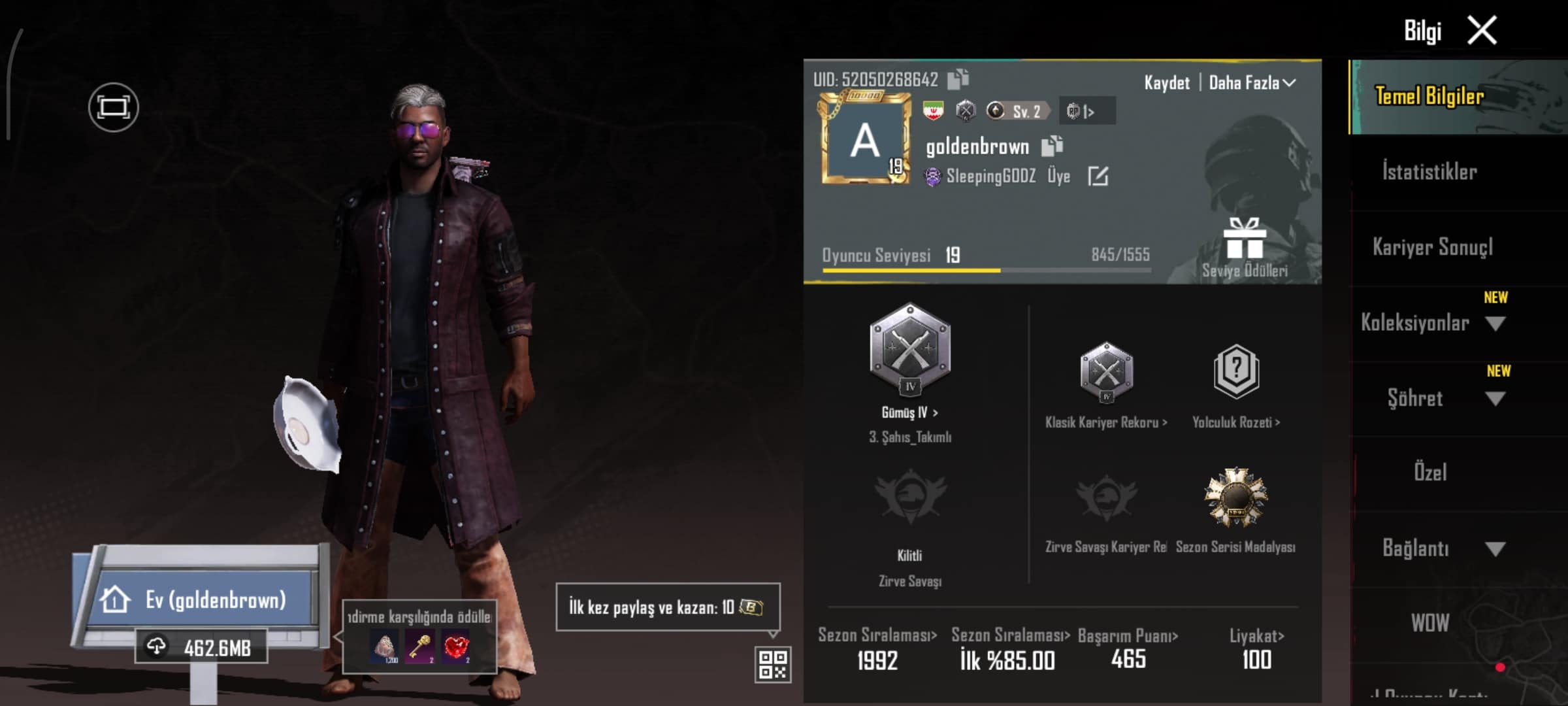Screen dimensions: 1568x706
Task: Open Seviye Ödülleri gift rewards
Action: 1245,247
